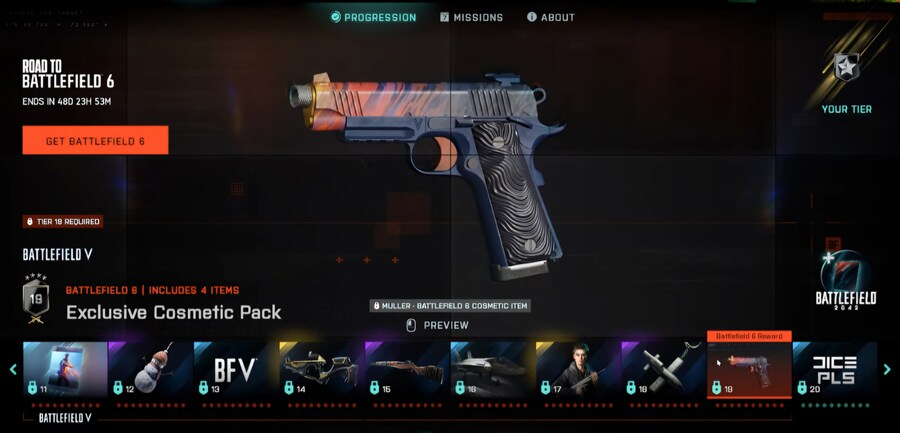Image resolution: width=900 pixels, height=433 pixels.
Task: Select the tier 12 snowman charm reward
Action: (150, 370)
